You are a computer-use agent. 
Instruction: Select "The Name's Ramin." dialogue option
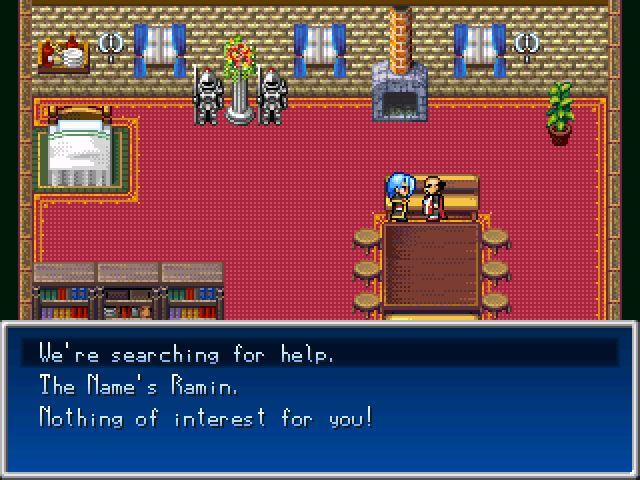138,385
